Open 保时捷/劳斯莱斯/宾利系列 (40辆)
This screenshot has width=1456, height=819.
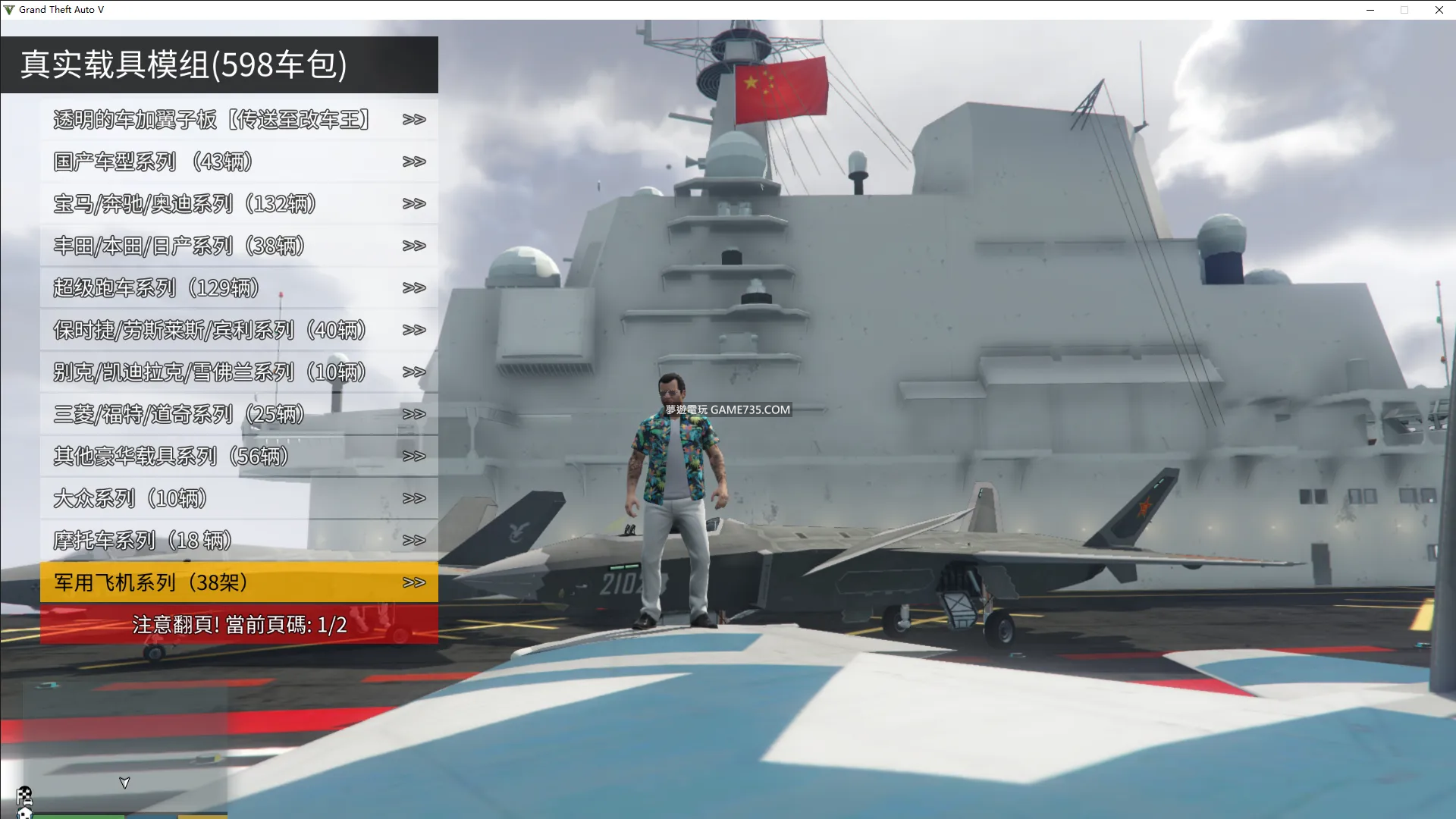(x=239, y=330)
